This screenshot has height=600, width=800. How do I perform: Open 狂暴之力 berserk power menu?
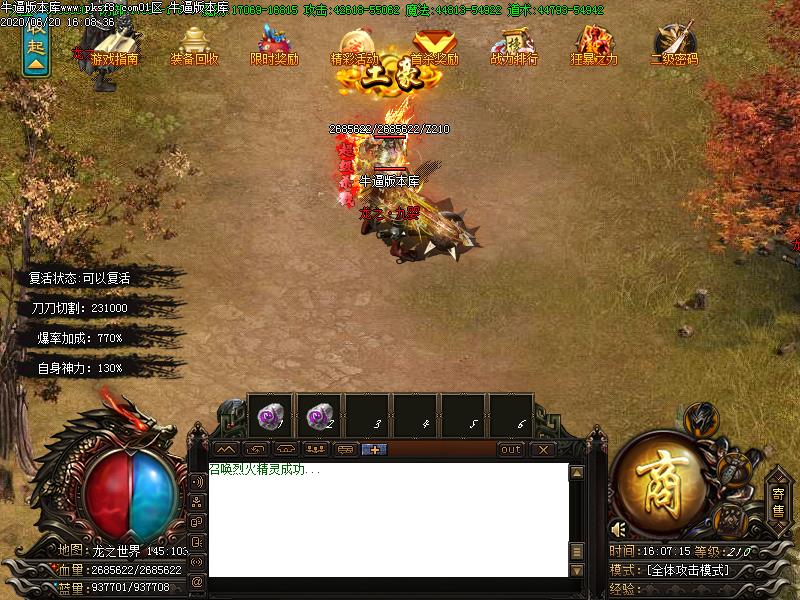point(594,45)
